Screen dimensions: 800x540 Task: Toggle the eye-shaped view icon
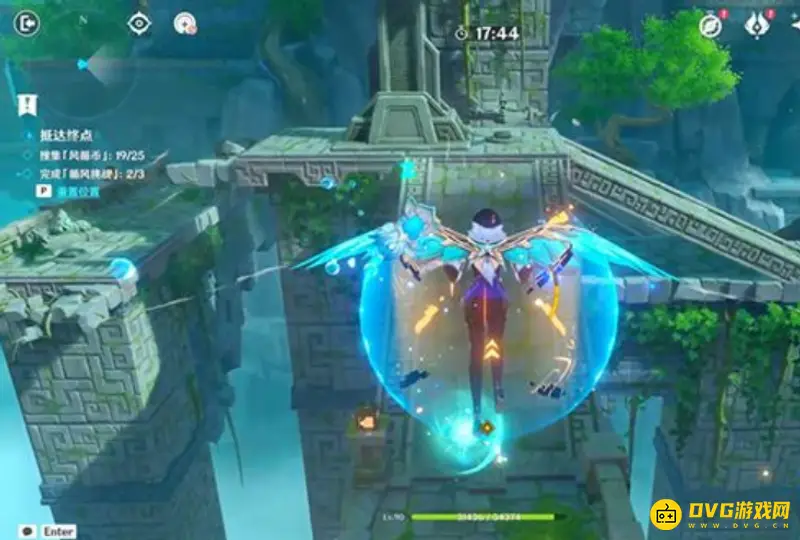[x=139, y=23]
